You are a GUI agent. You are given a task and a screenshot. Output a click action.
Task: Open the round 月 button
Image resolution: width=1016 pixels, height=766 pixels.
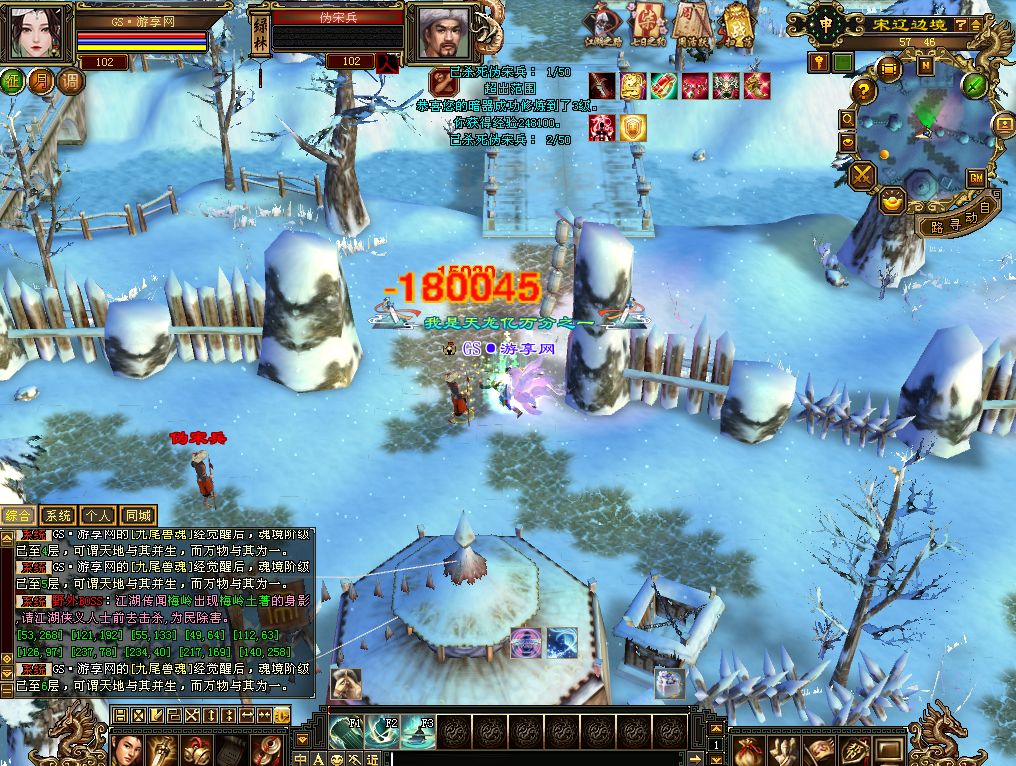point(42,81)
